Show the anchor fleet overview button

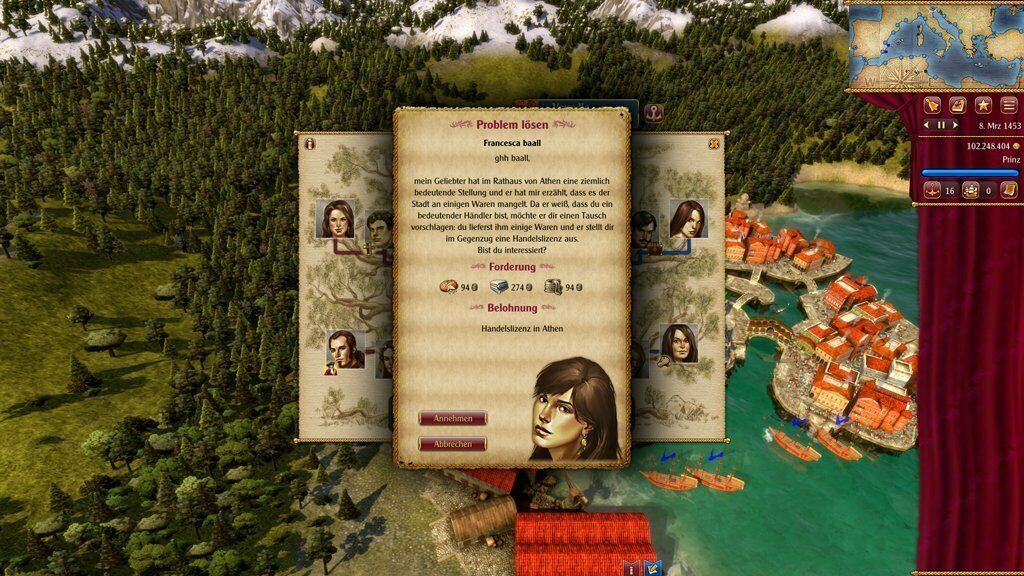pos(930,190)
